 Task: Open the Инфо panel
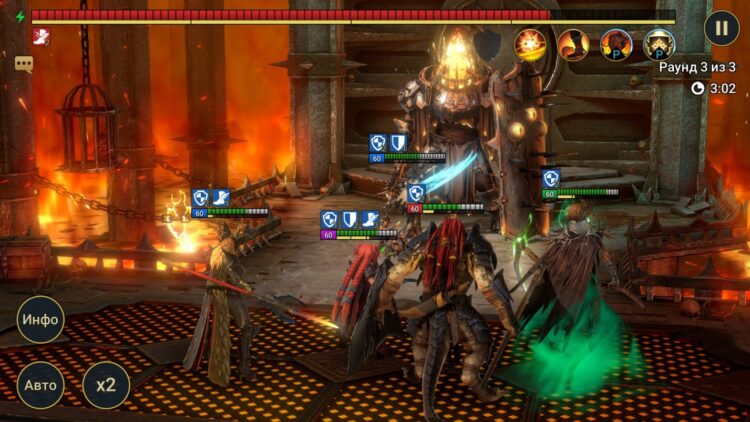pyautogui.click(x=41, y=320)
